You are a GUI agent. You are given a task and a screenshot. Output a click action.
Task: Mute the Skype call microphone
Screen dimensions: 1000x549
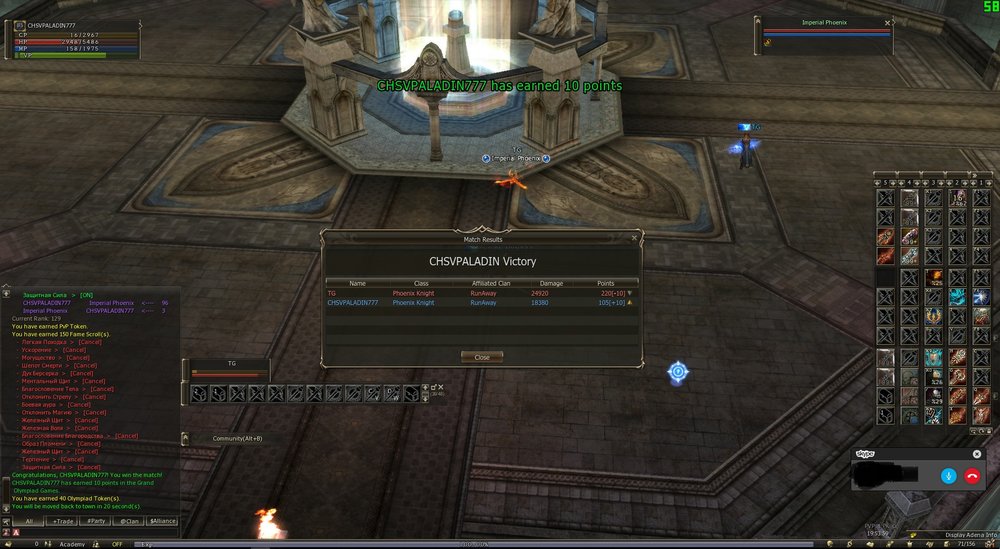pos(947,476)
